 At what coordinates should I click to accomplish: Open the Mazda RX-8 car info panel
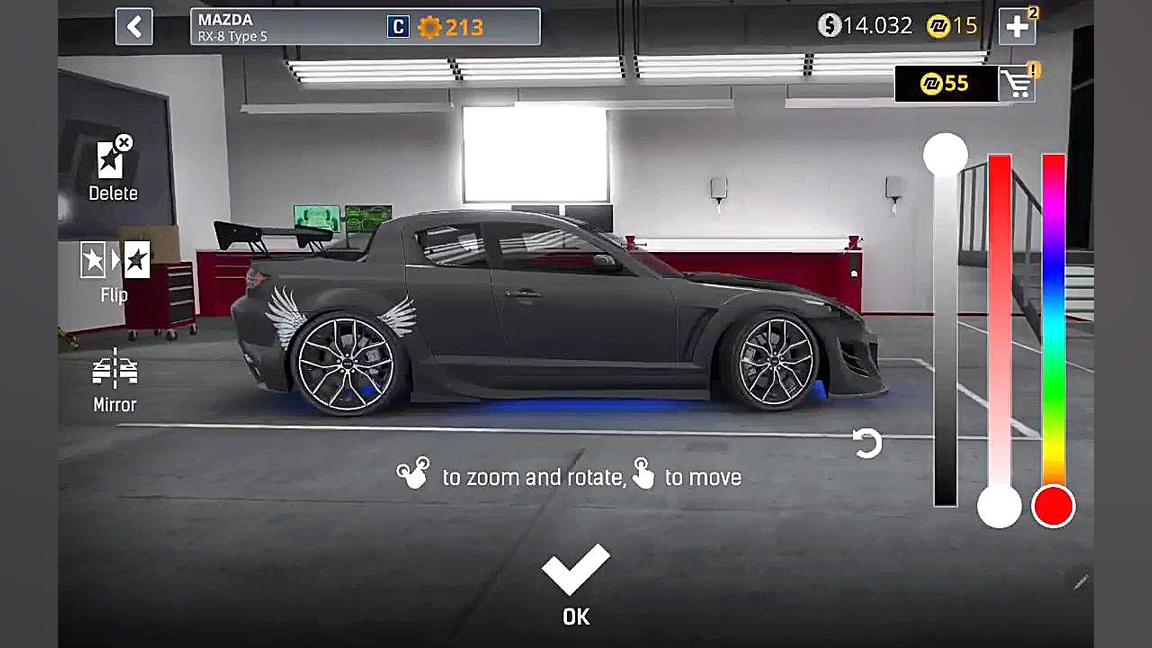pos(365,27)
